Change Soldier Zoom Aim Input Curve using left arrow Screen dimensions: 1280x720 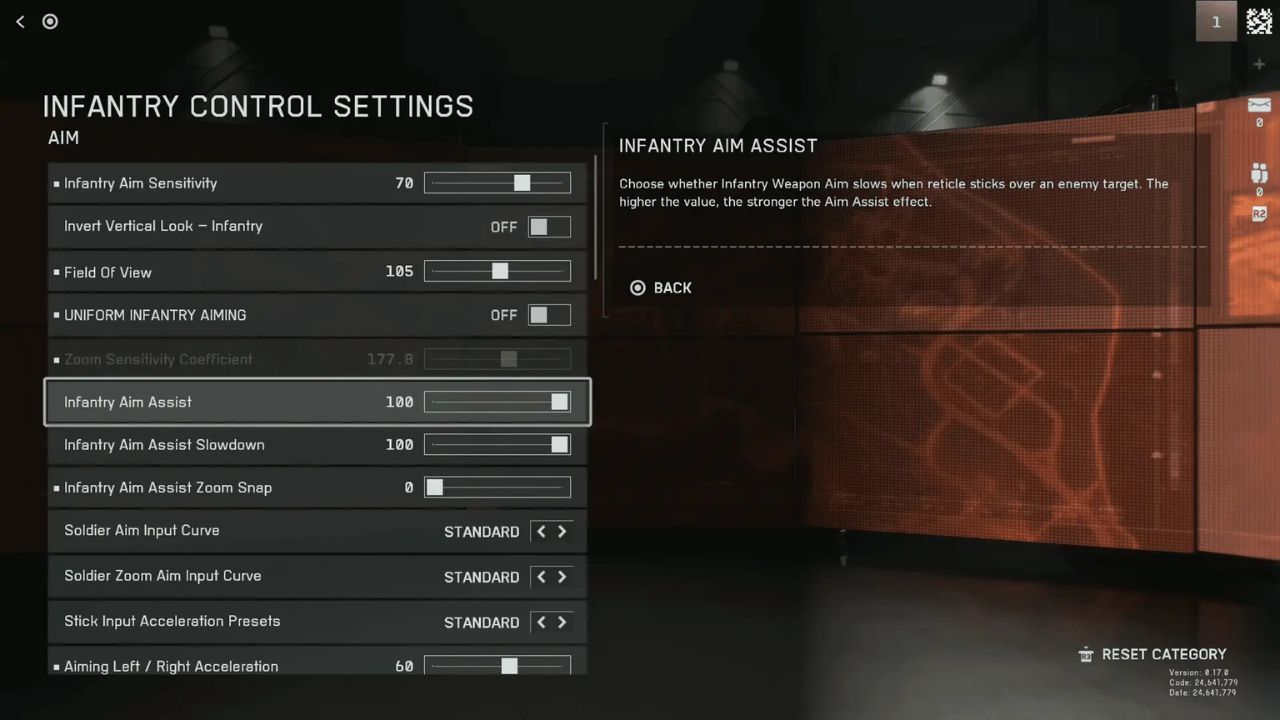click(x=539, y=577)
